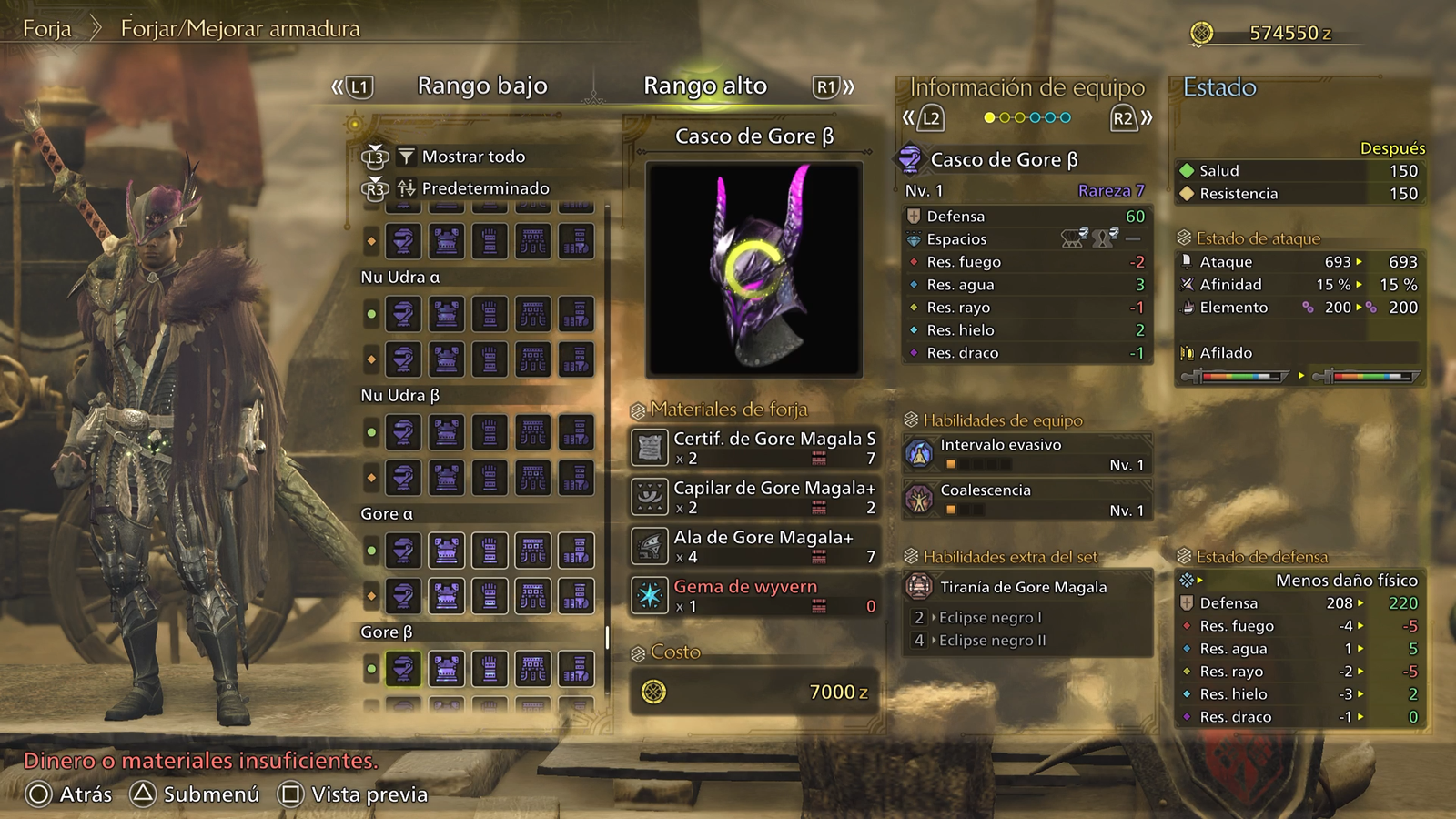Select the Coalescencia equipment skill

pyautogui.click(x=1026, y=499)
